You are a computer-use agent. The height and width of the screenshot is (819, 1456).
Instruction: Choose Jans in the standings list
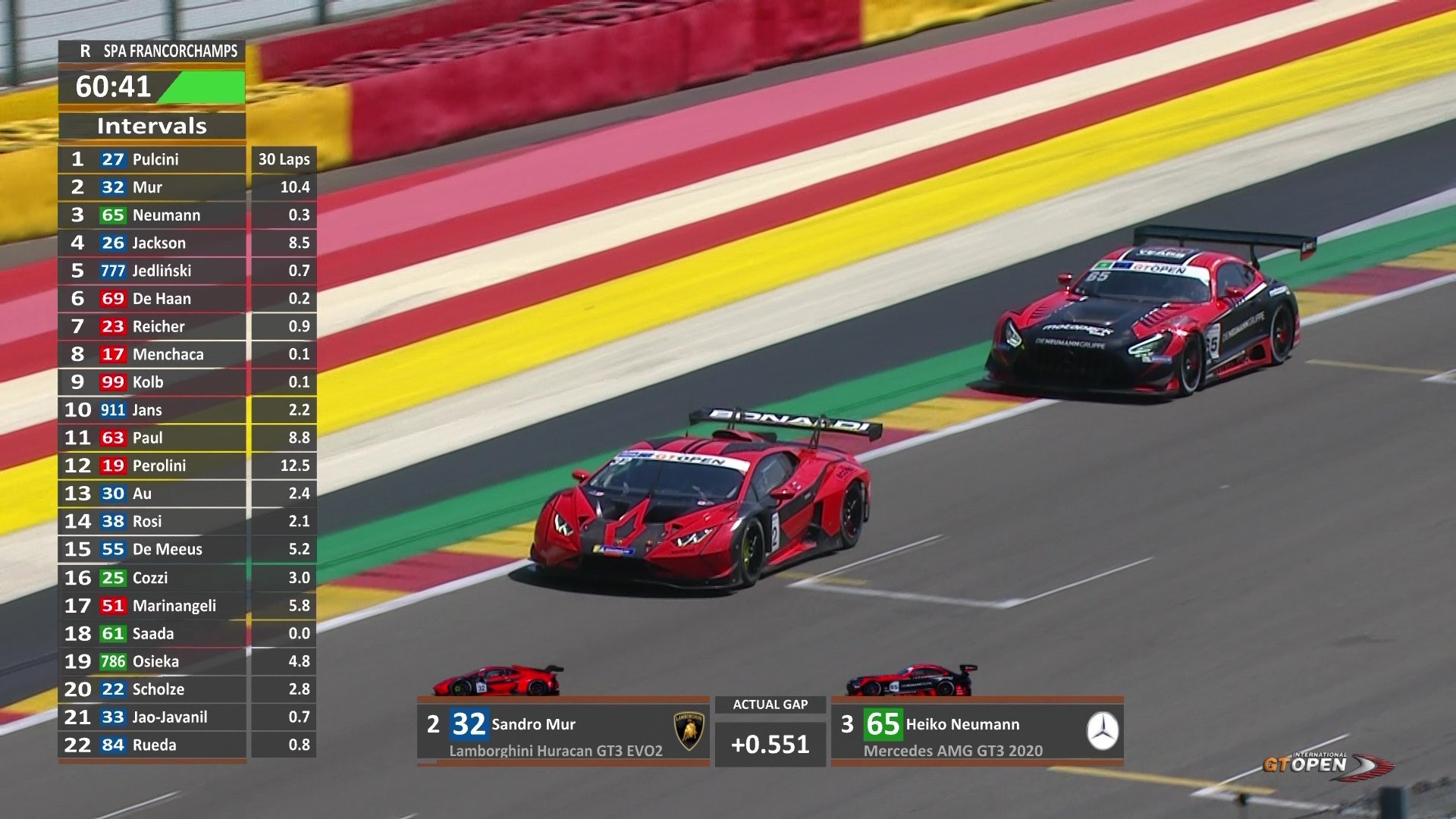(152, 410)
